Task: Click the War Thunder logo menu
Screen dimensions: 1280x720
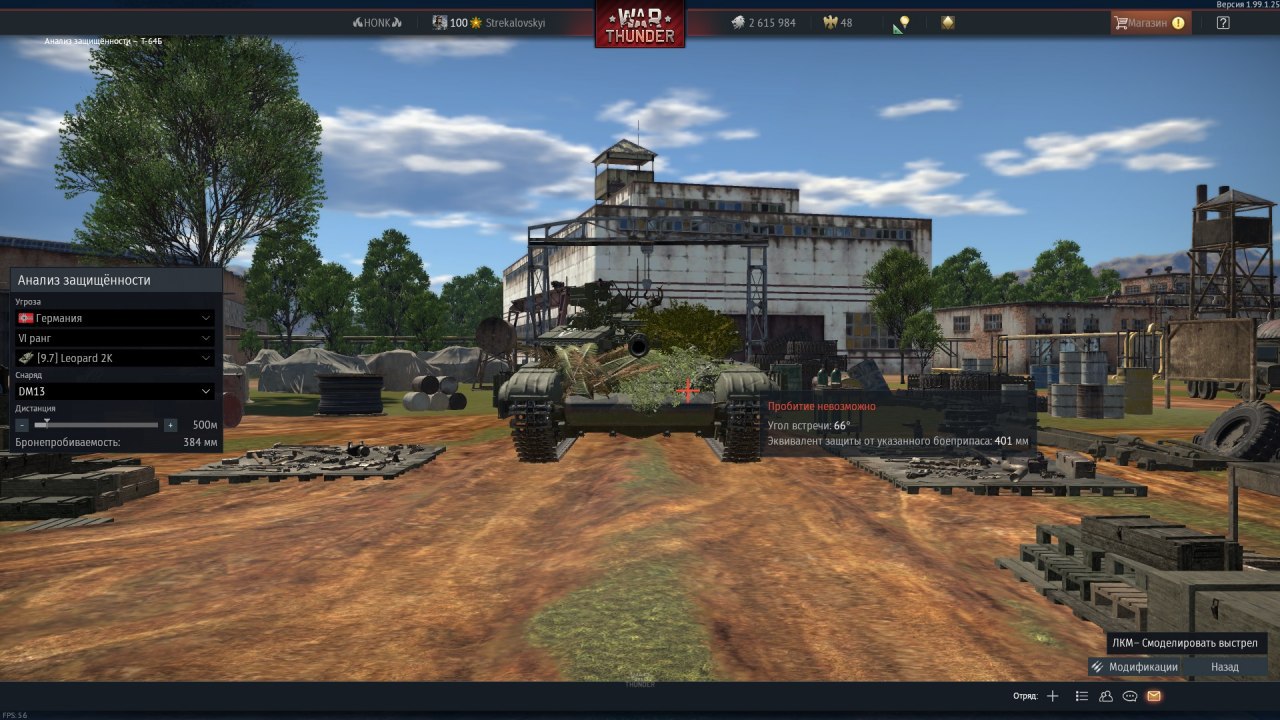Action: (x=640, y=23)
